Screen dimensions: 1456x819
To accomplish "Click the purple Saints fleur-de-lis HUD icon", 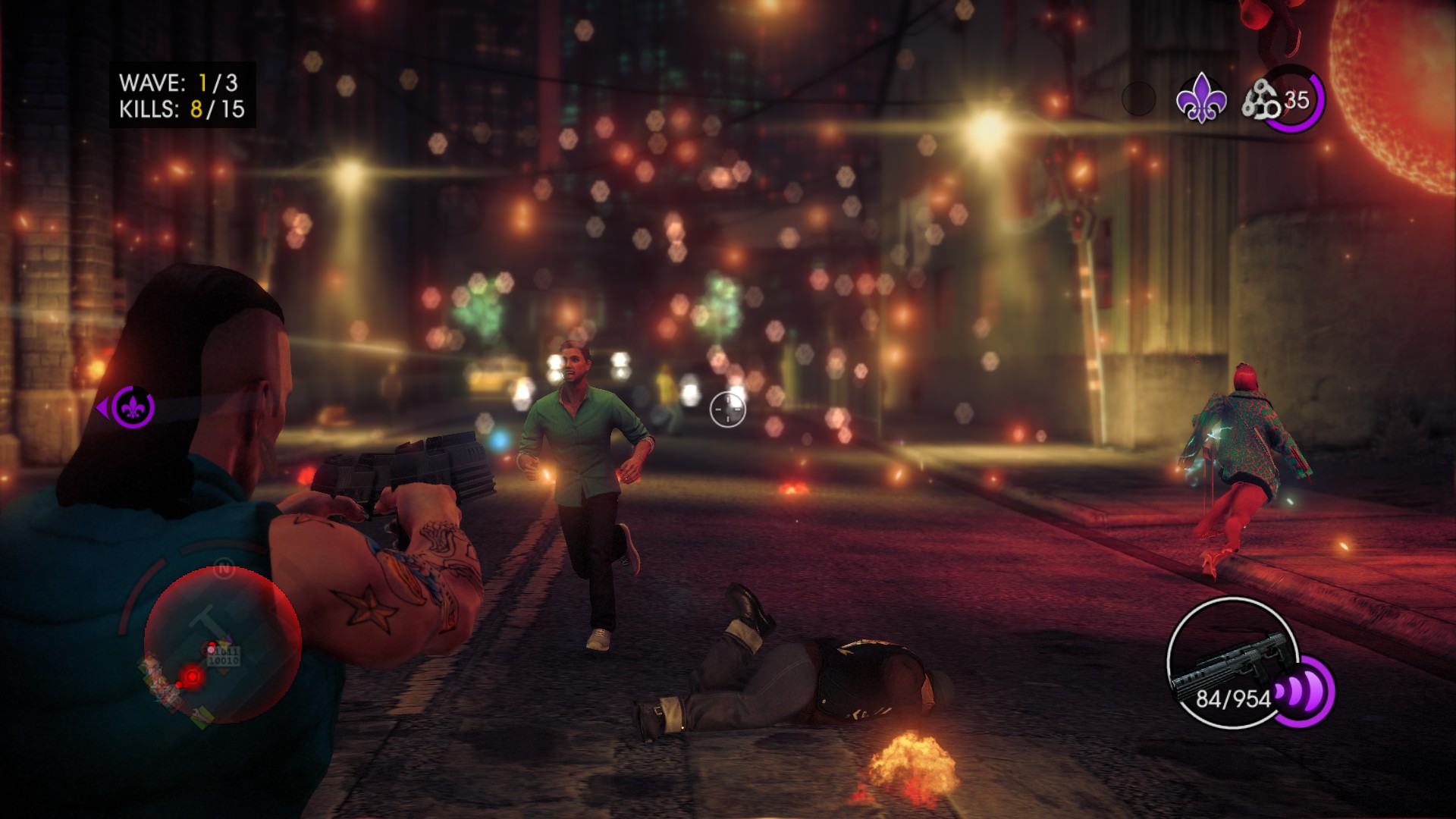I will point(1200,99).
